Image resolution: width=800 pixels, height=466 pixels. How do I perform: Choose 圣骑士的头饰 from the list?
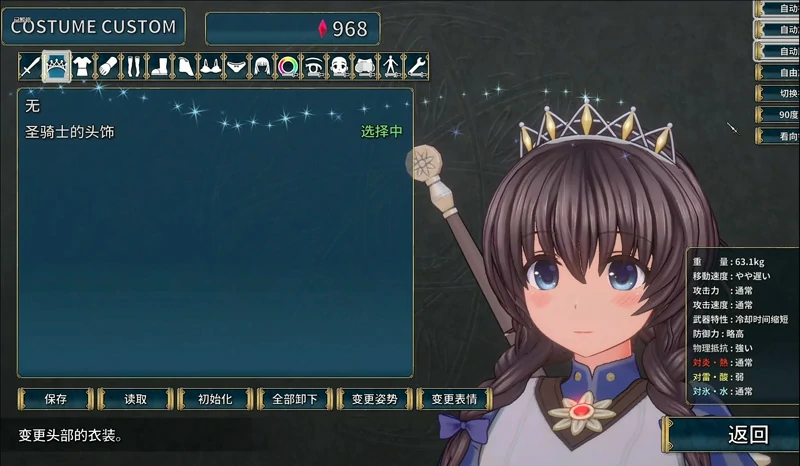[70, 131]
